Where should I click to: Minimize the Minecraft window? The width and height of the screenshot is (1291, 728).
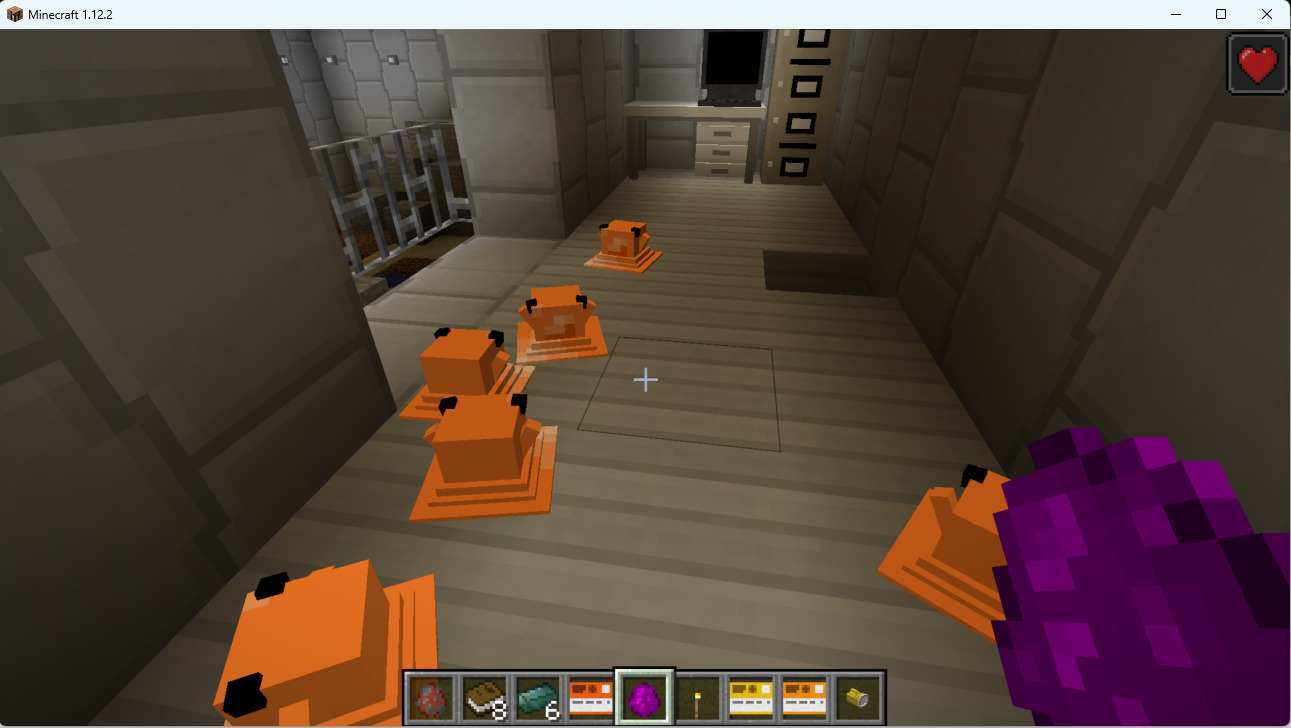pos(1174,14)
